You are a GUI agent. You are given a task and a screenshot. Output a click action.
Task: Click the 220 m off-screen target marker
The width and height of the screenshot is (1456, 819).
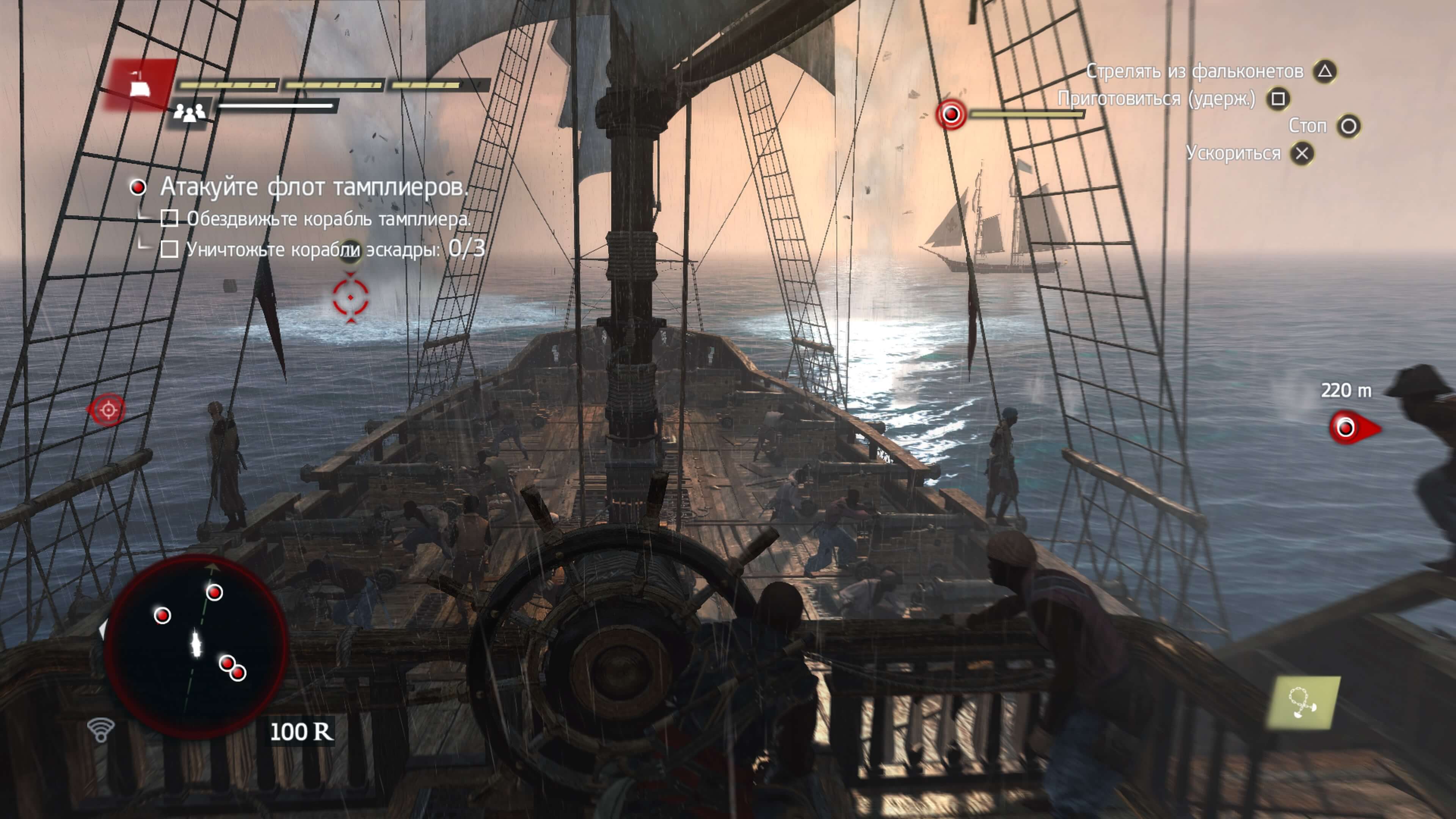point(1349,428)
